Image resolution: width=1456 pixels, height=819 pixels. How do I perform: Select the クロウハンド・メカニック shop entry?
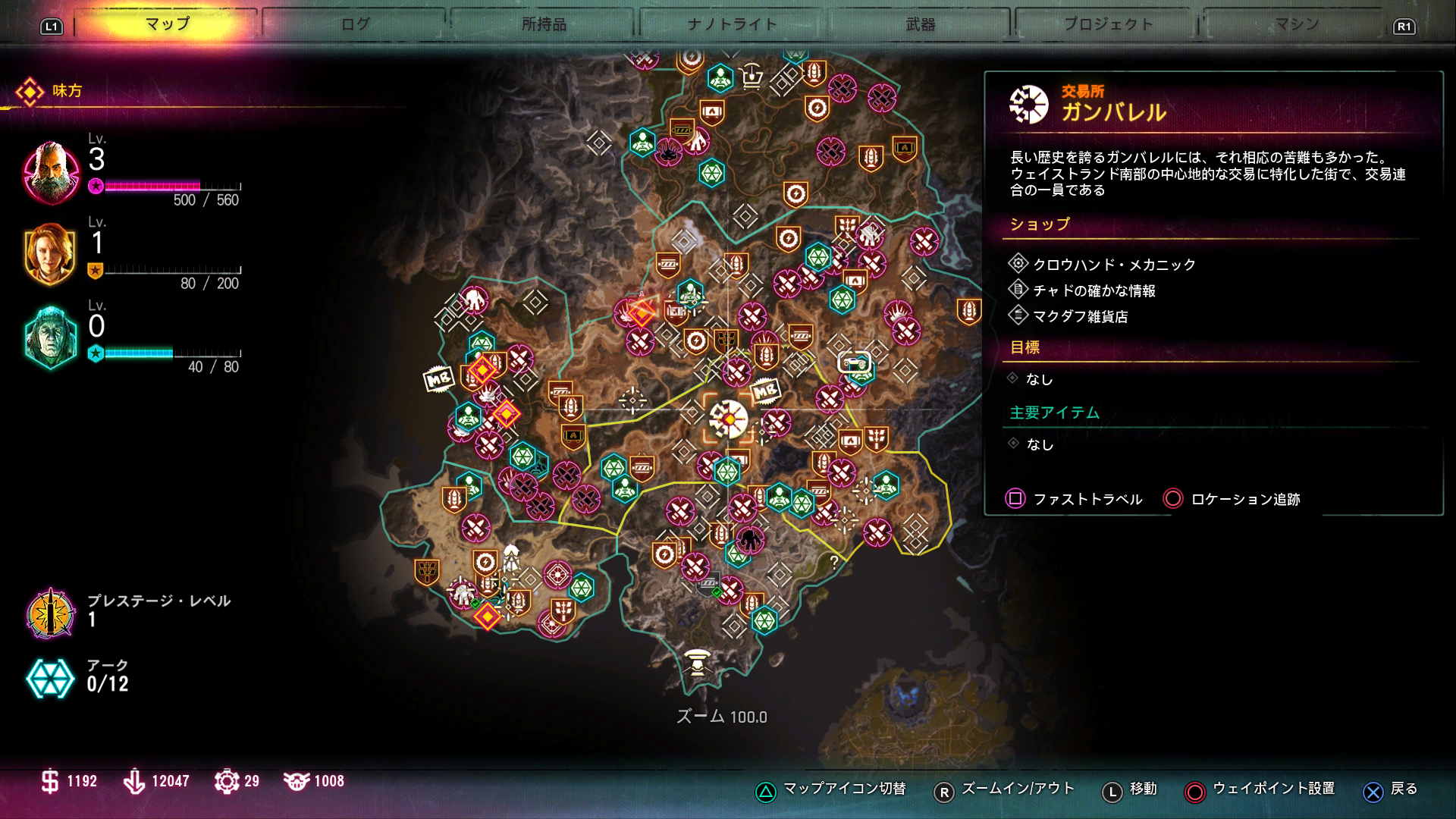[1113, 265]
